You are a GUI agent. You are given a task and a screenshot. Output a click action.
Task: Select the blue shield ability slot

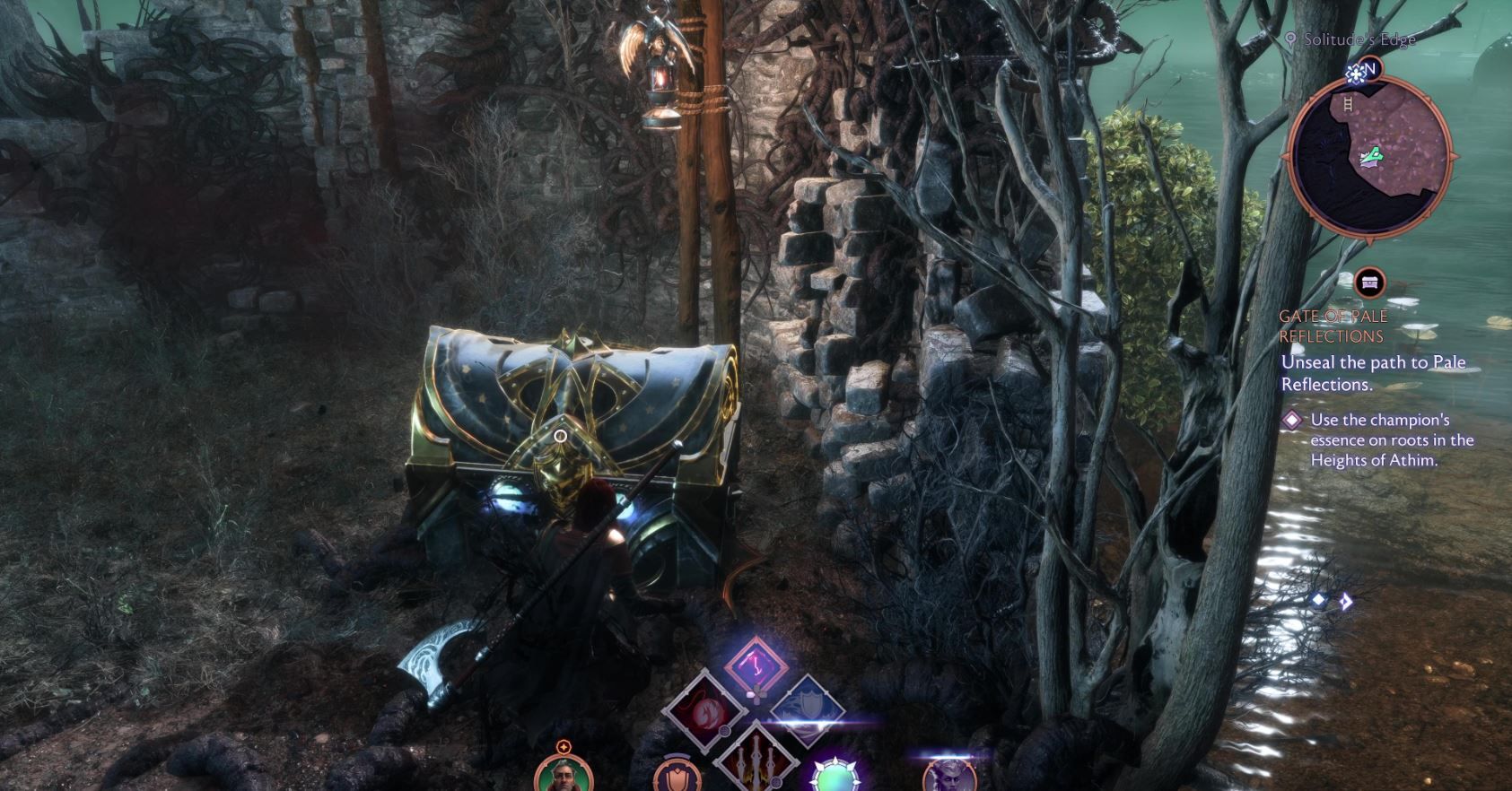(x=809, y=705)
